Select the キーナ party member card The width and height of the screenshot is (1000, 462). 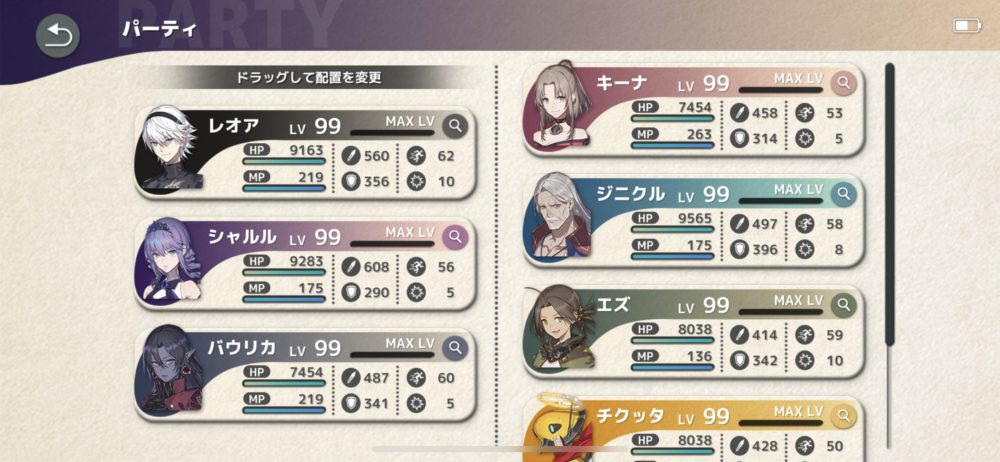coord(695,108)
